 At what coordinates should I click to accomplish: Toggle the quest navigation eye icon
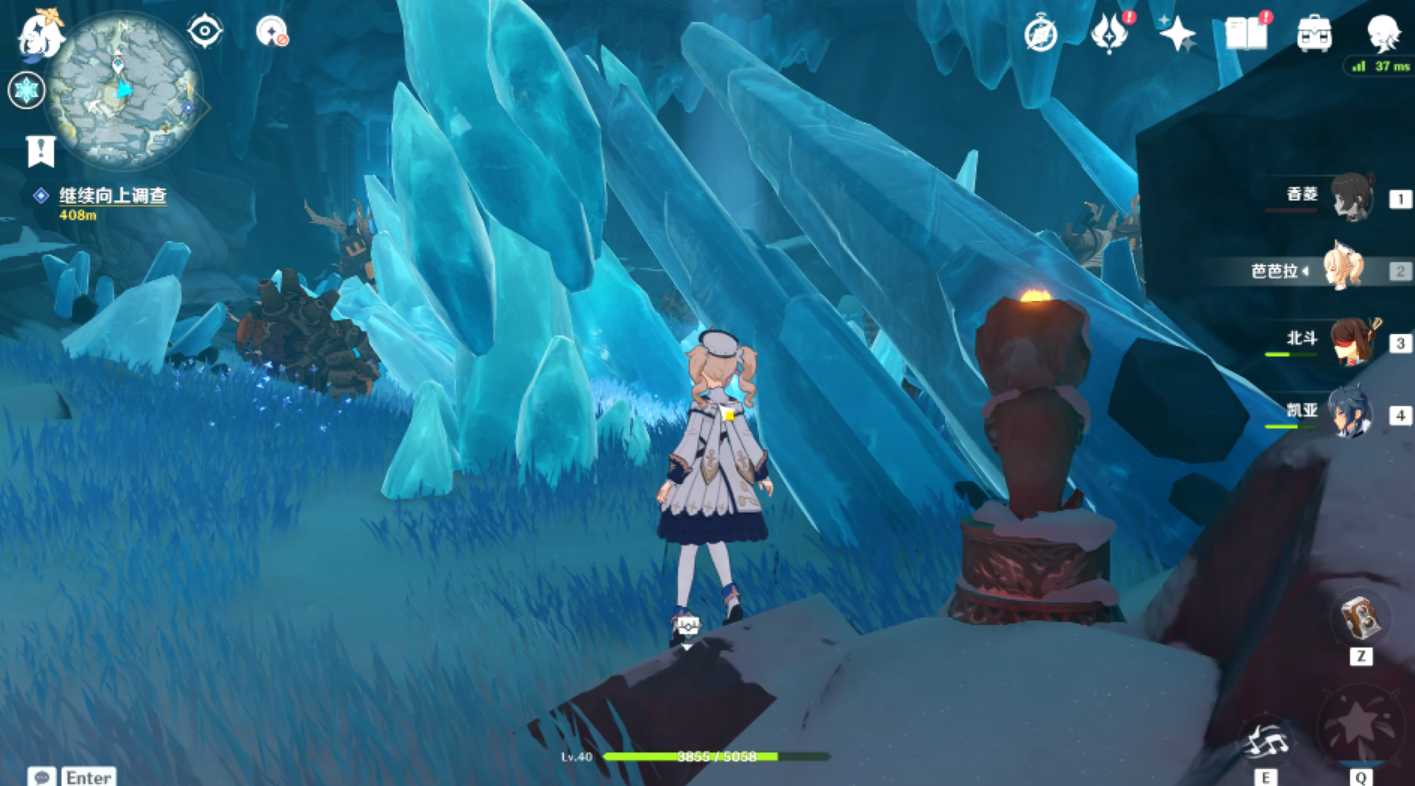pos(203,30)
